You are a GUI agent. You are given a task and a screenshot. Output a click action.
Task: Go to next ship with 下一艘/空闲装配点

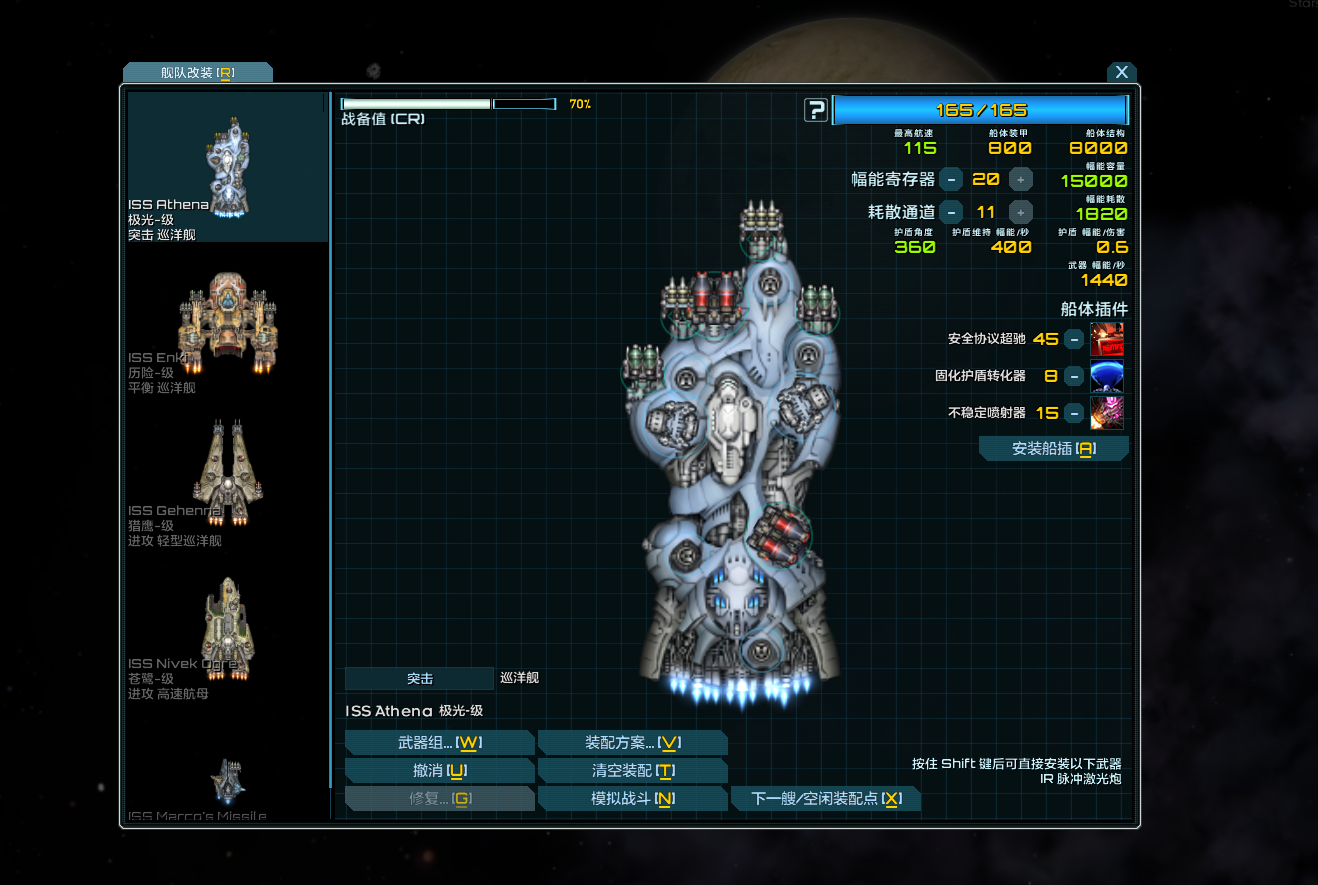[825, 799]
